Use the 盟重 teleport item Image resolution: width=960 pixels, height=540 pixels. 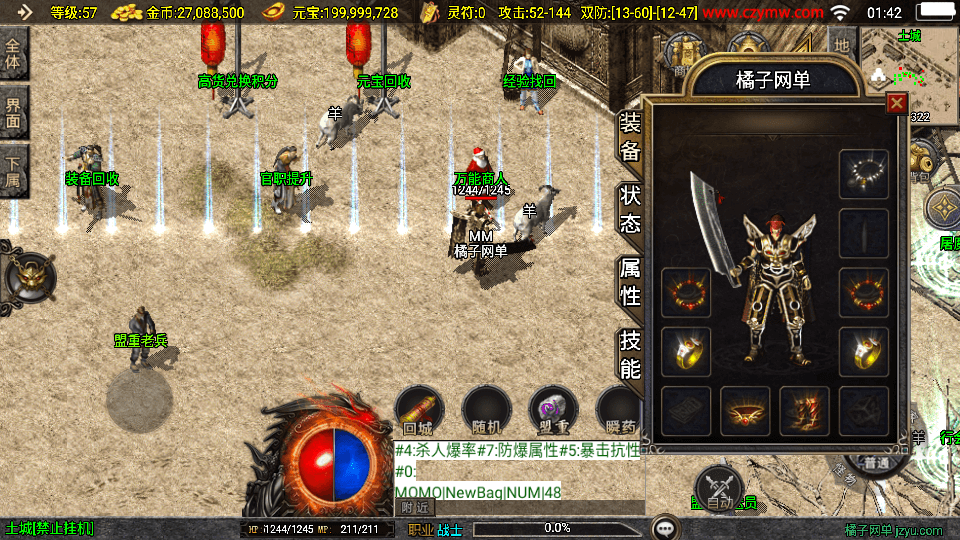coord(553,410)
